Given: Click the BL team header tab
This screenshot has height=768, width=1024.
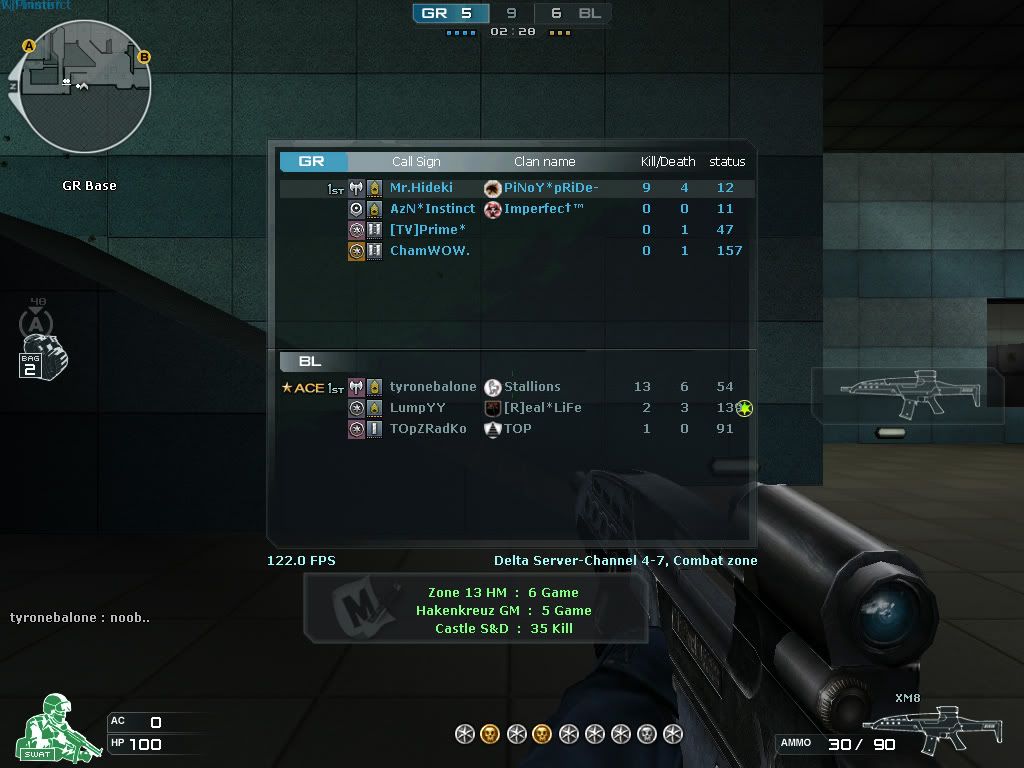Looking at the screenshot, I should [312, 362].
